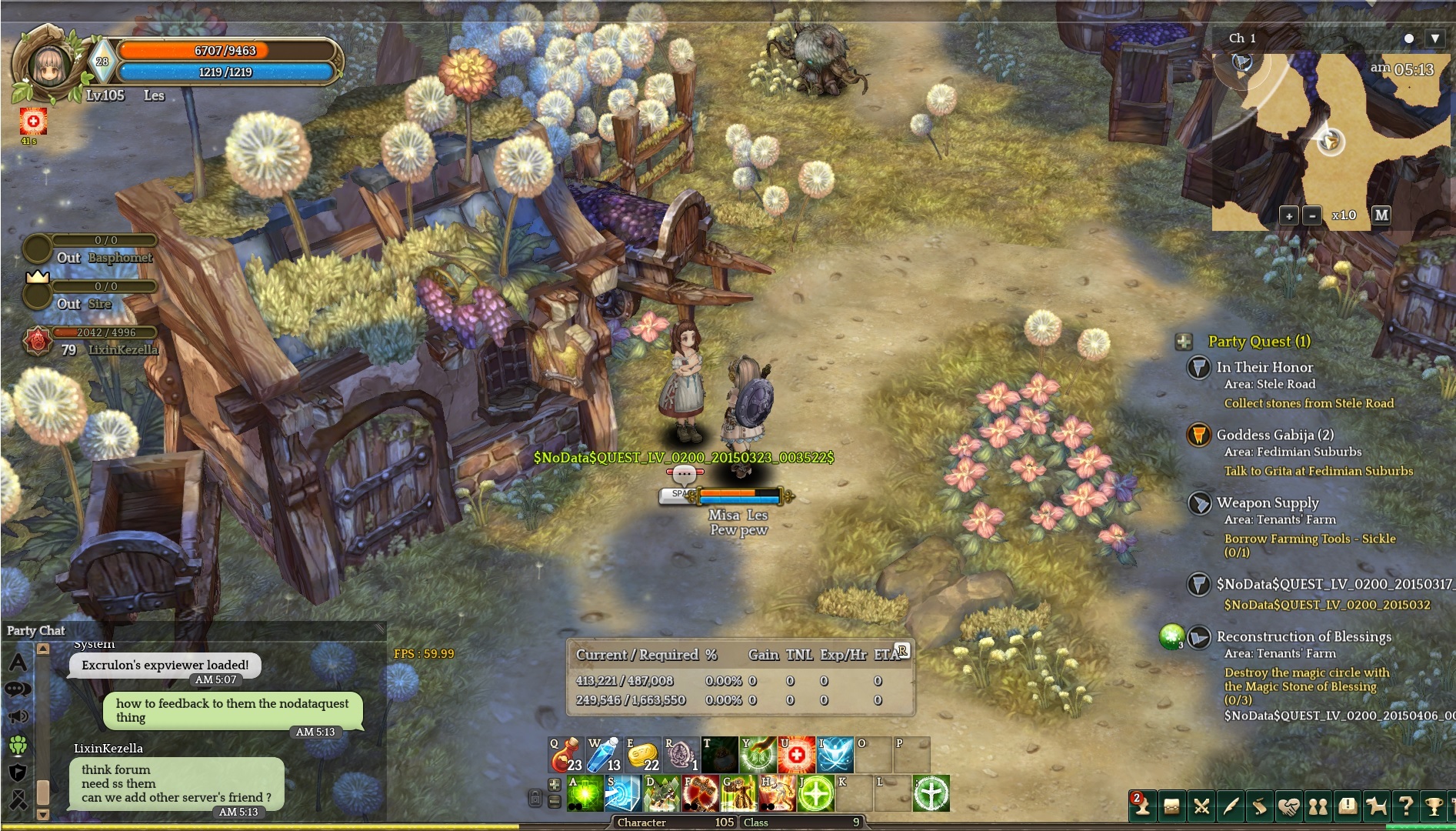Cast the blue winged-figure skill on I
Image resolution: width=1456 pixels, height=831 pixels.
[835, 755]
